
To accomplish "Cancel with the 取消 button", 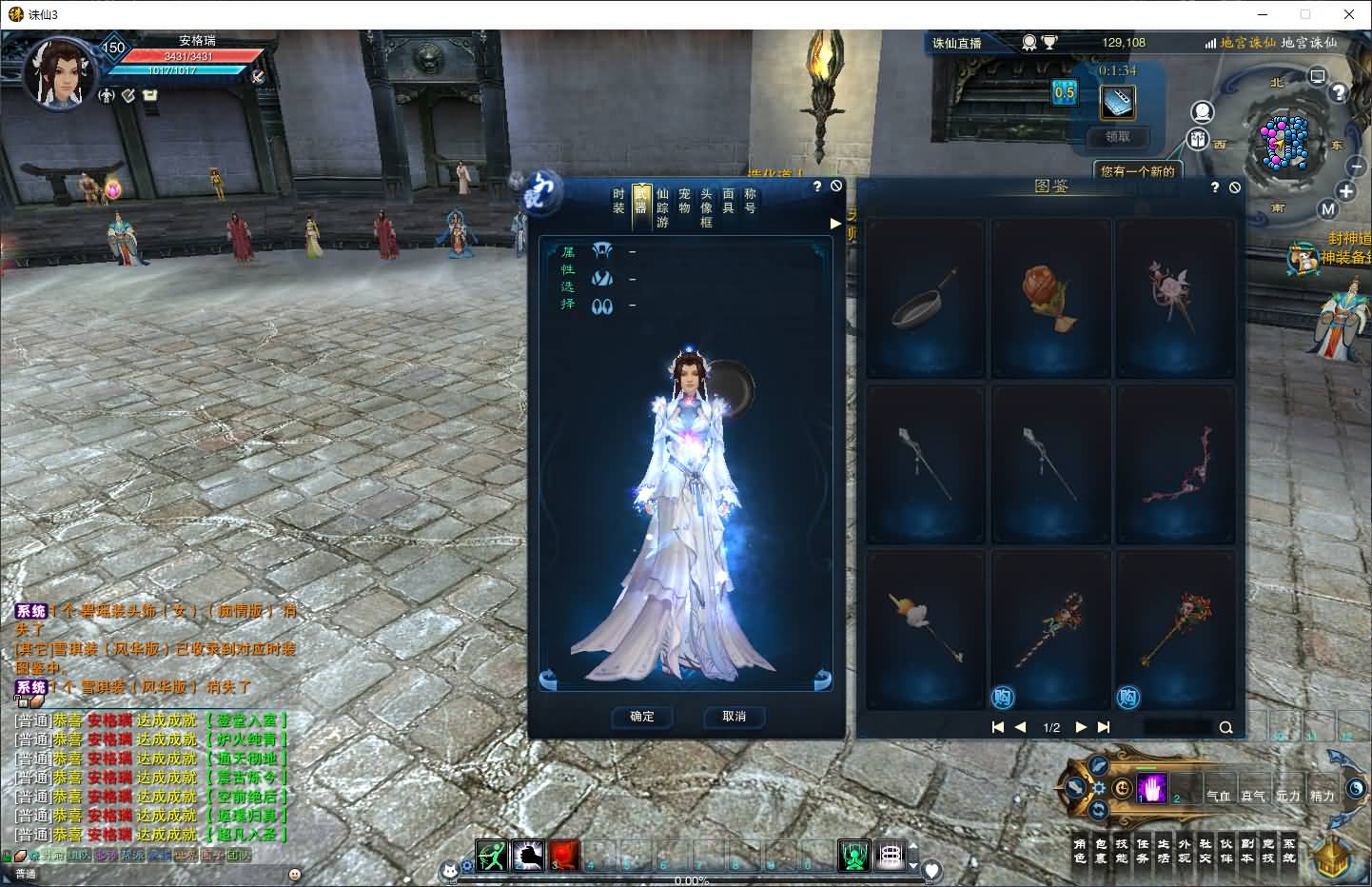I will [734, 716].
